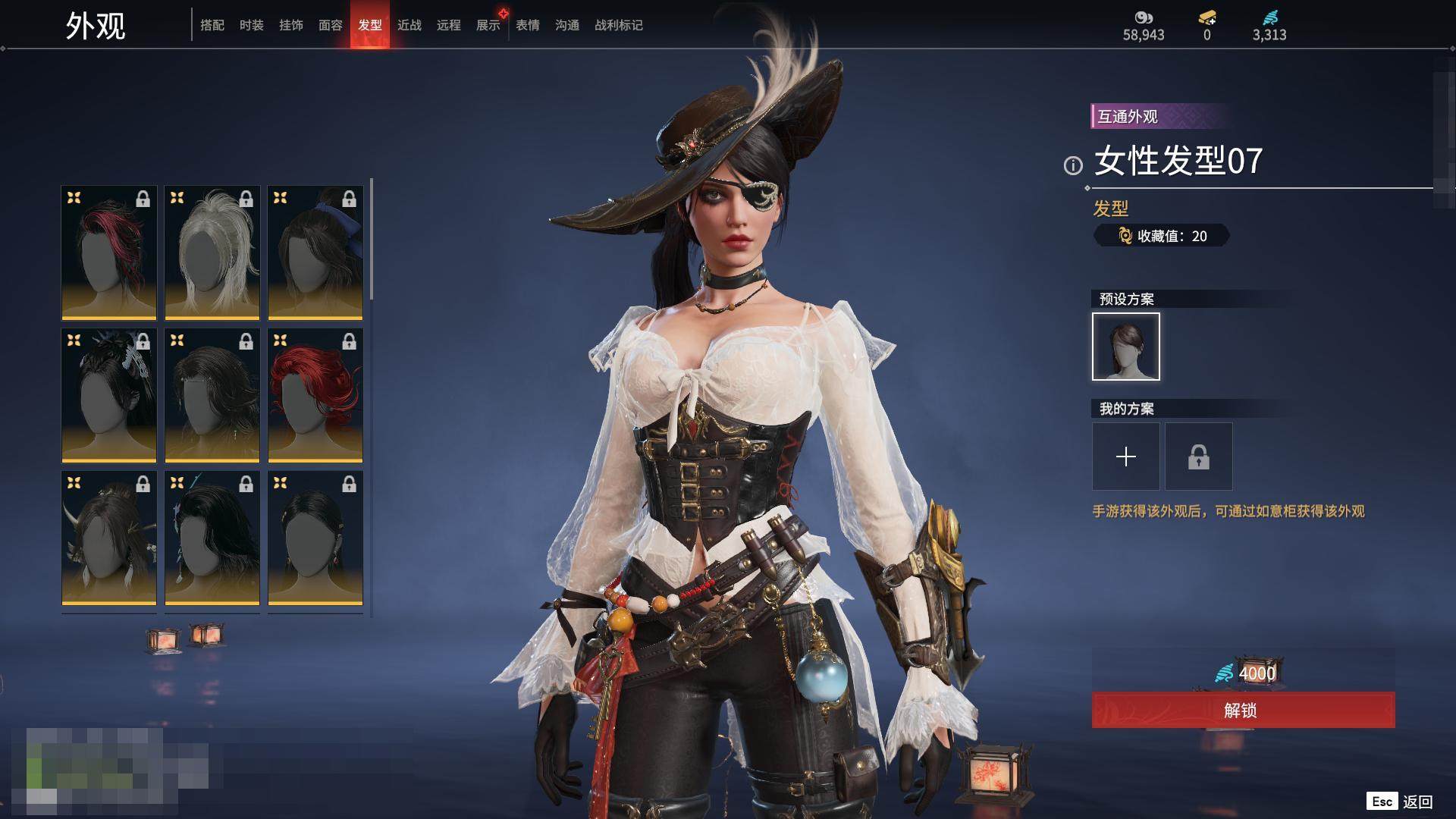Select the white ponytail hairstyle

[212, 253]
